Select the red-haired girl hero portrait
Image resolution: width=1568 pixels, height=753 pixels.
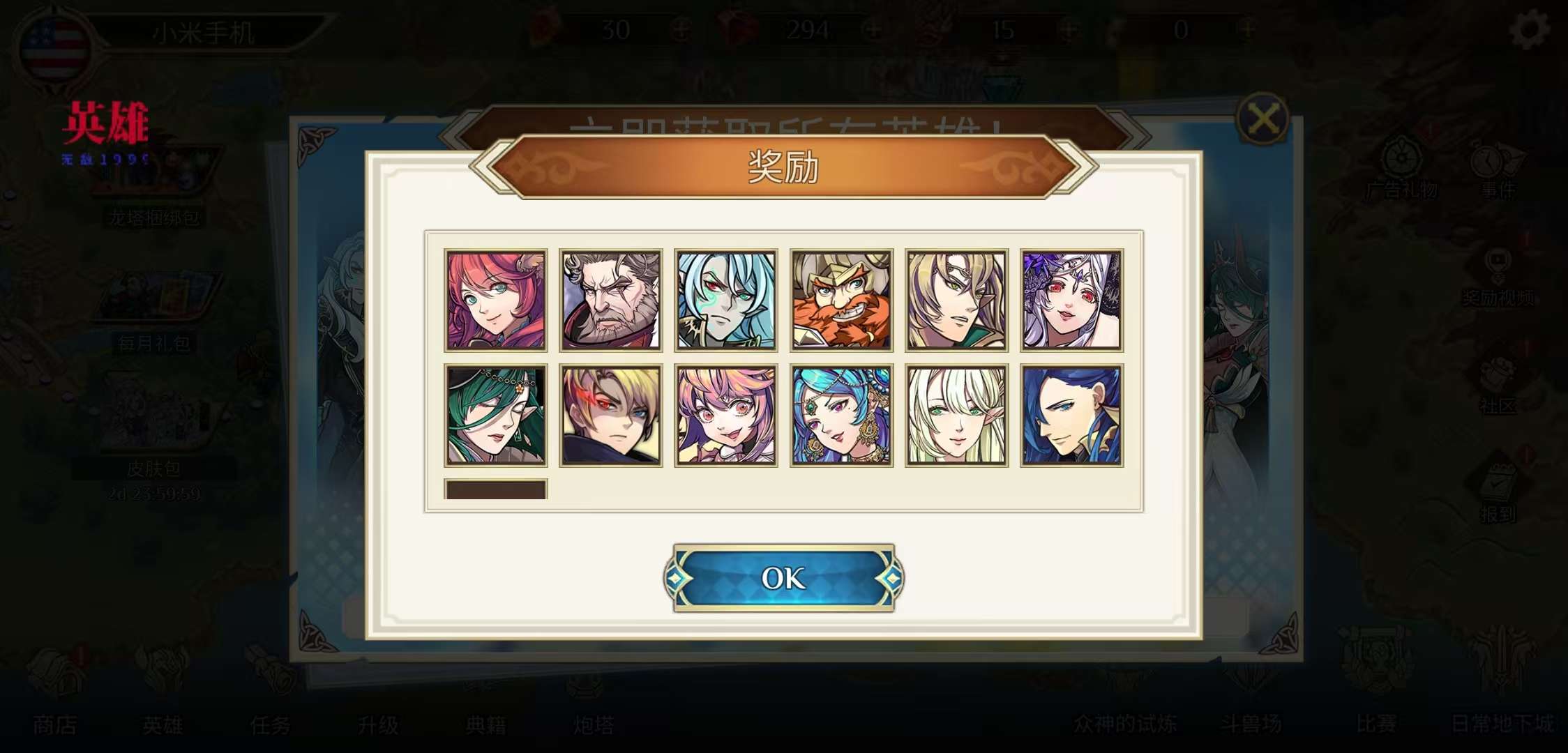tap(496, 300)
